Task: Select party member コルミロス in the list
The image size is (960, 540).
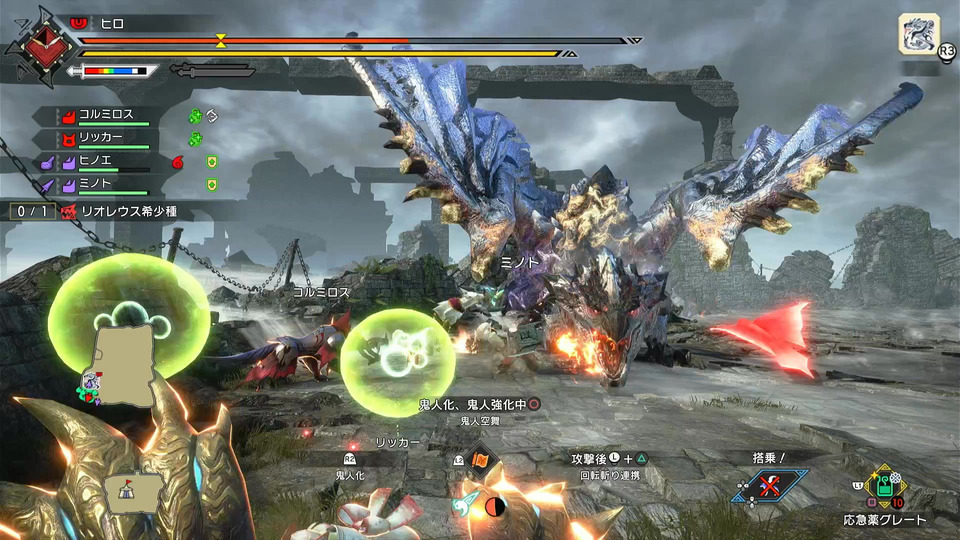Action: pyautogui.click(x=105, y=116)
